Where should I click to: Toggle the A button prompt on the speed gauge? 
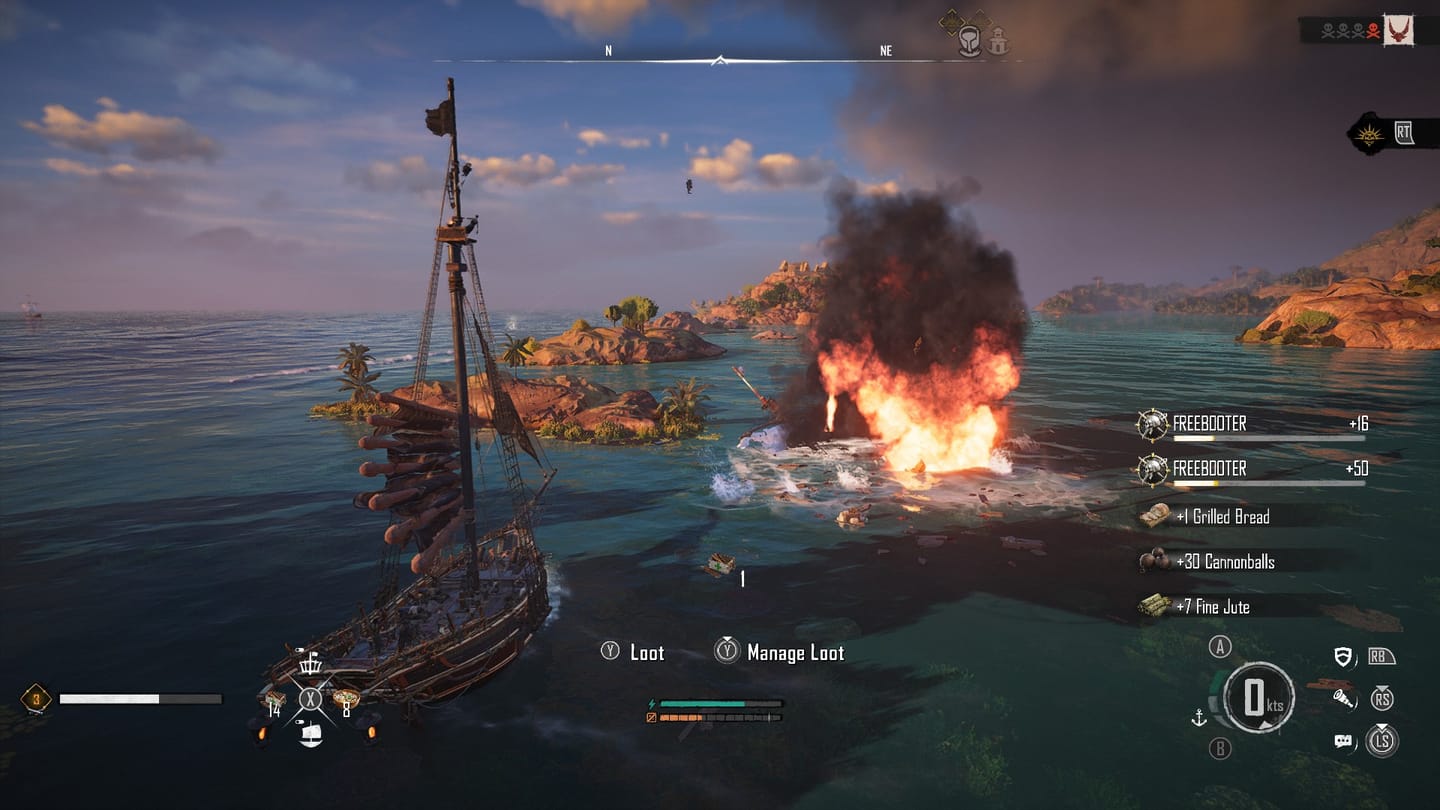(1220, 648)
